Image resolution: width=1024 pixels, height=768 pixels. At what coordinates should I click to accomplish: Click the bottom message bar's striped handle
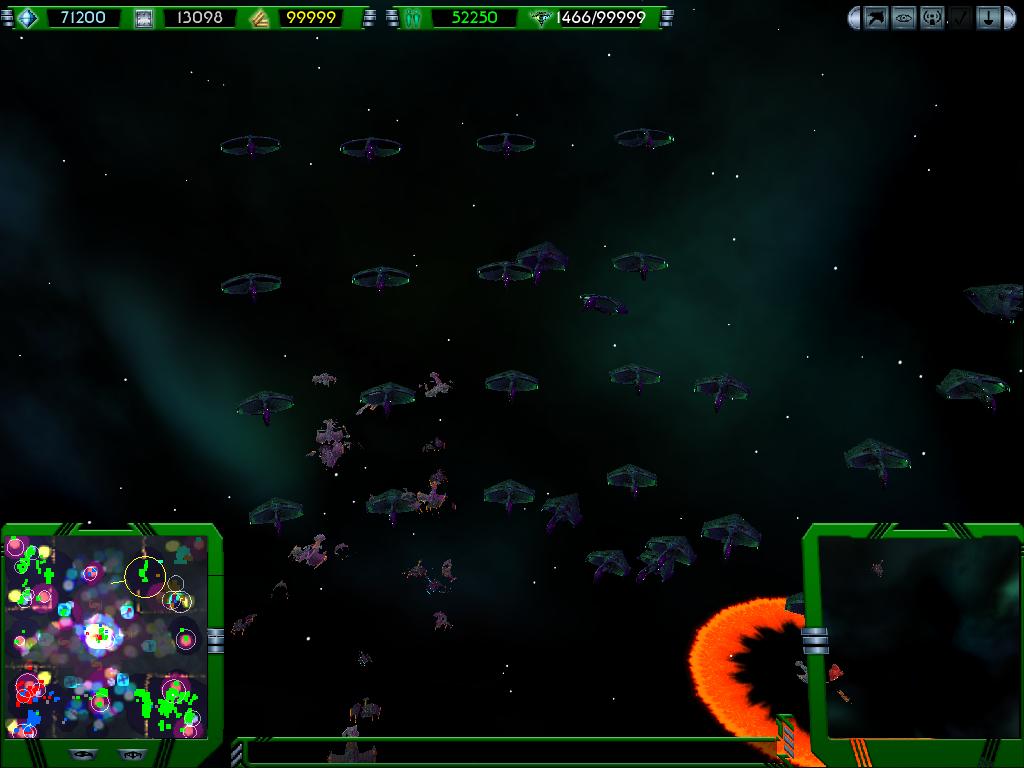coord(787,738)
